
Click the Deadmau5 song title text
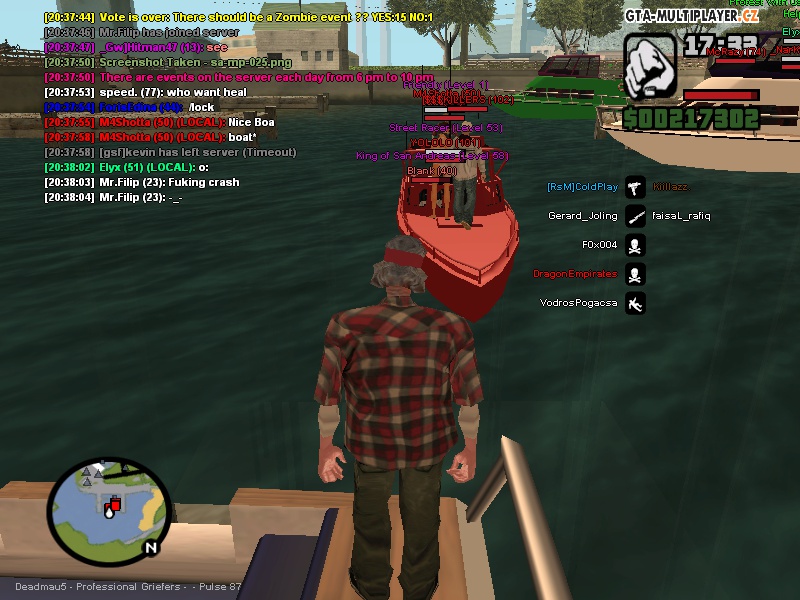pyautogui.click(x=128, y=587)
